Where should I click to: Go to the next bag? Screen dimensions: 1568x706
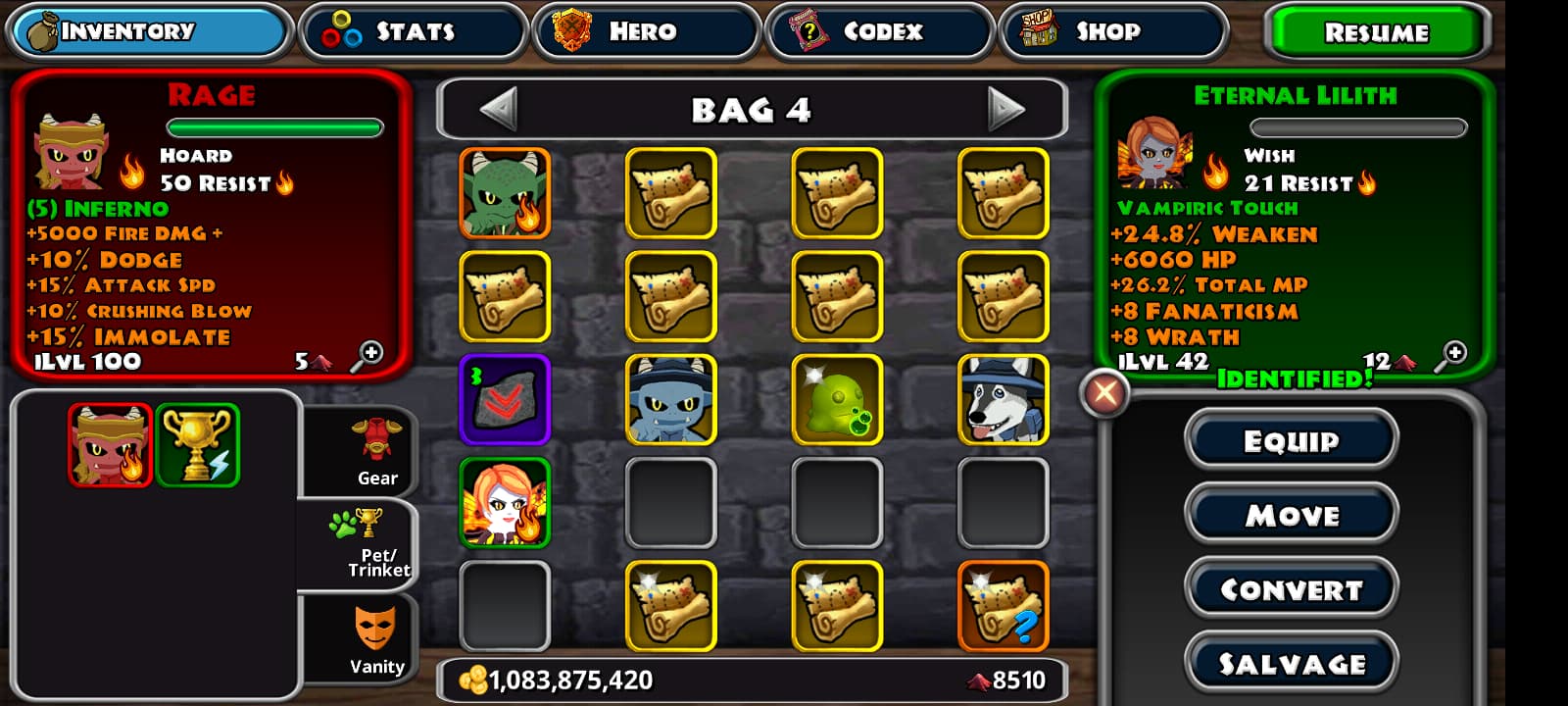pos(1005,109)
